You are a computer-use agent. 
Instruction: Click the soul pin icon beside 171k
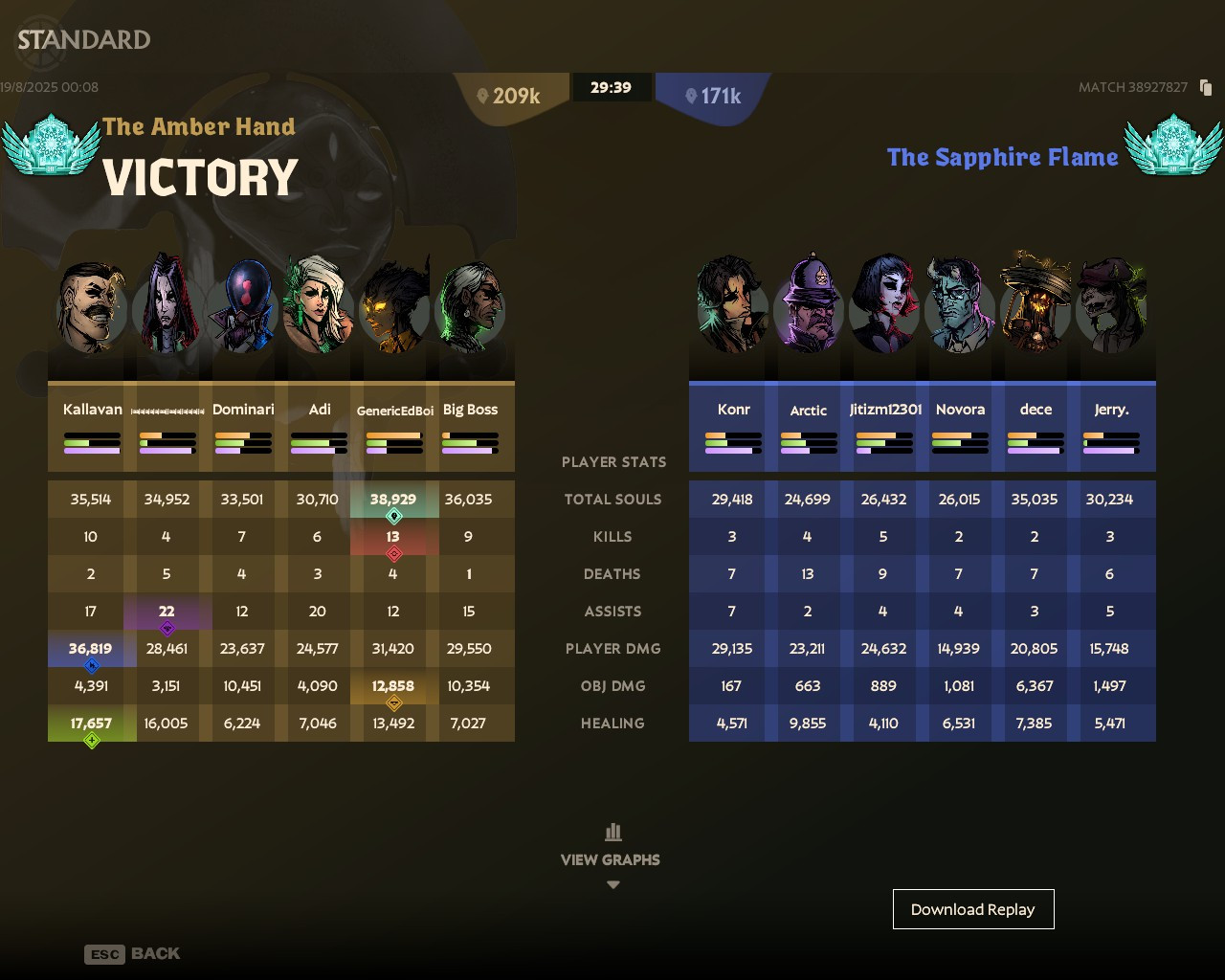click(692, 96)
